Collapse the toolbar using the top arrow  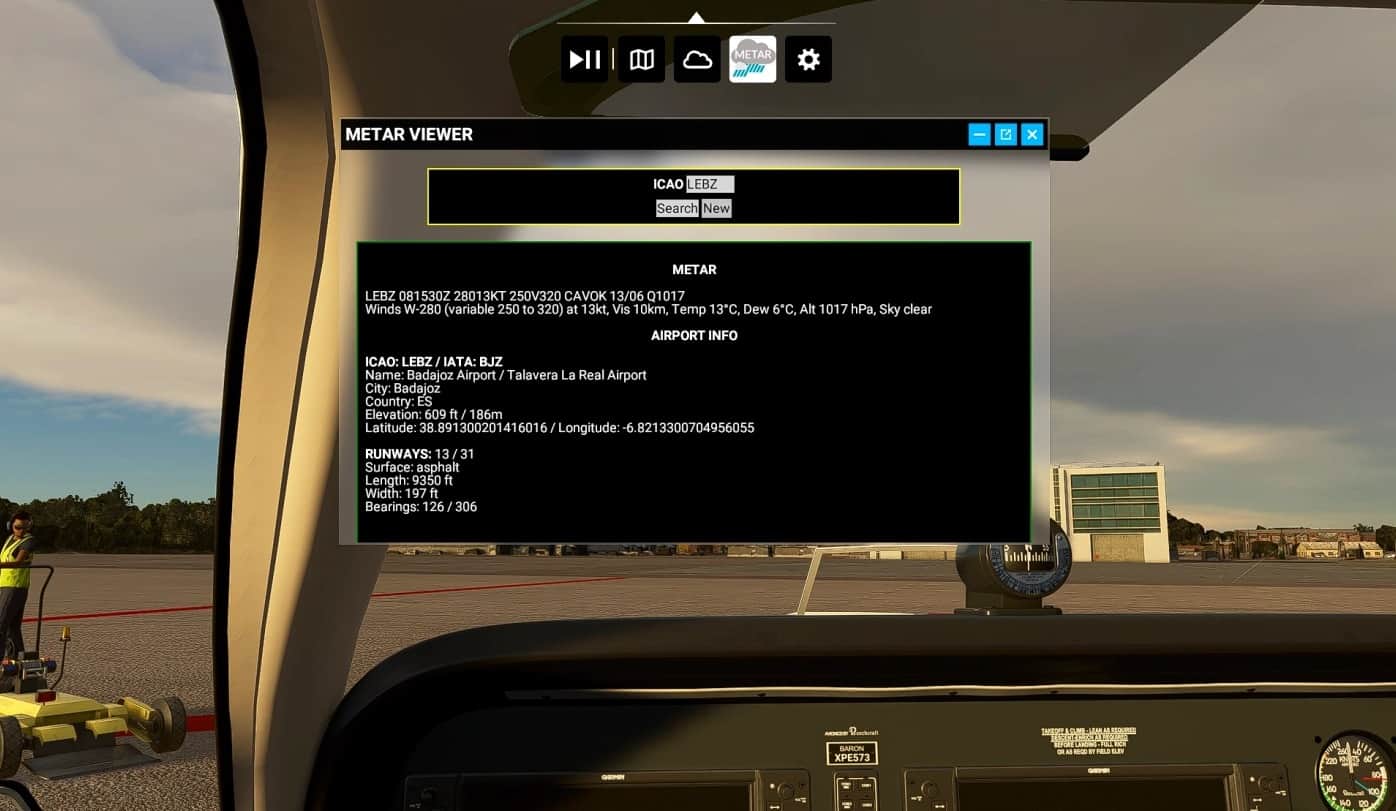[696, 17]
